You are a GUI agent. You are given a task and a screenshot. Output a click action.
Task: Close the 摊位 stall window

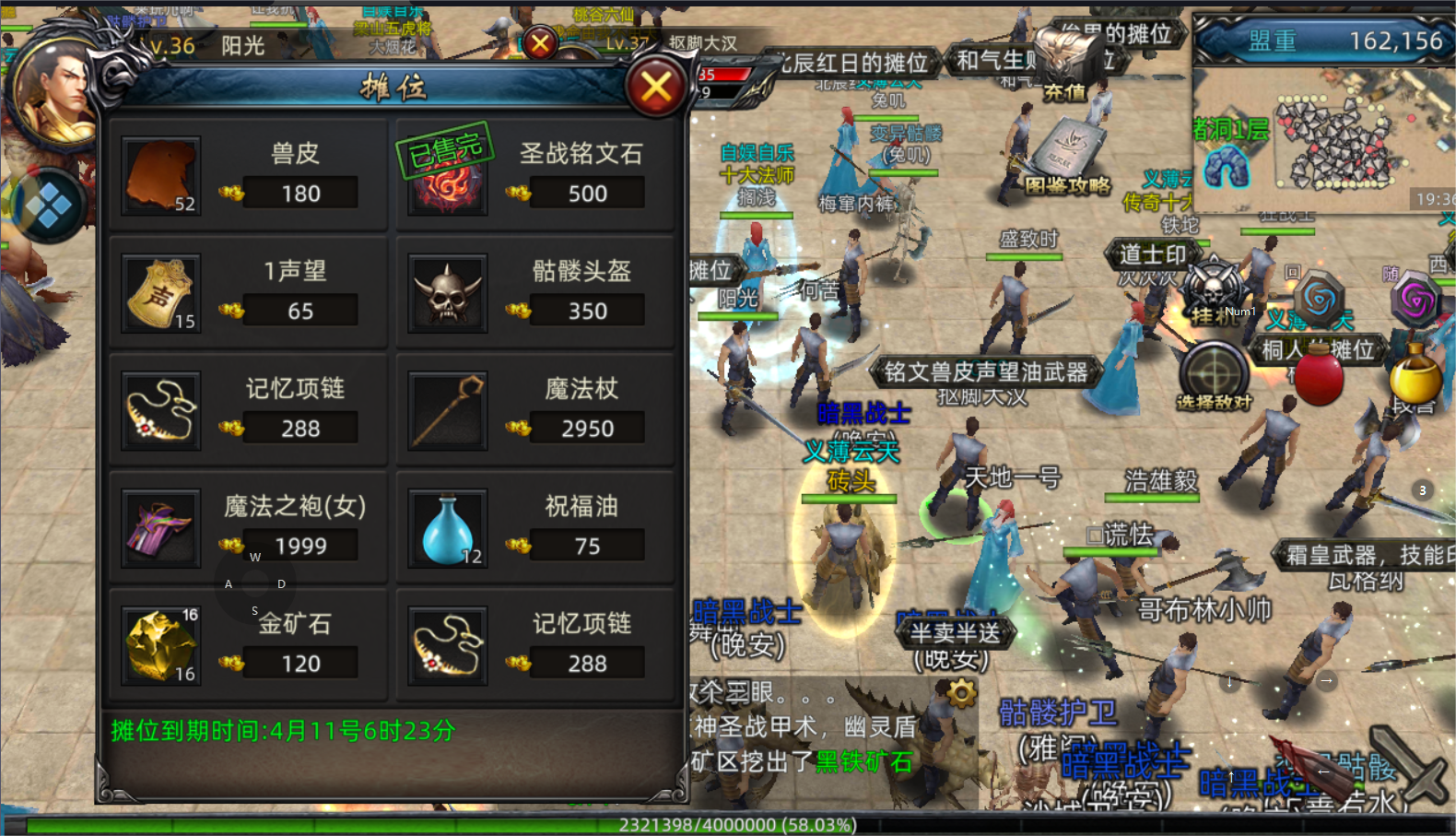coord(656,88)
